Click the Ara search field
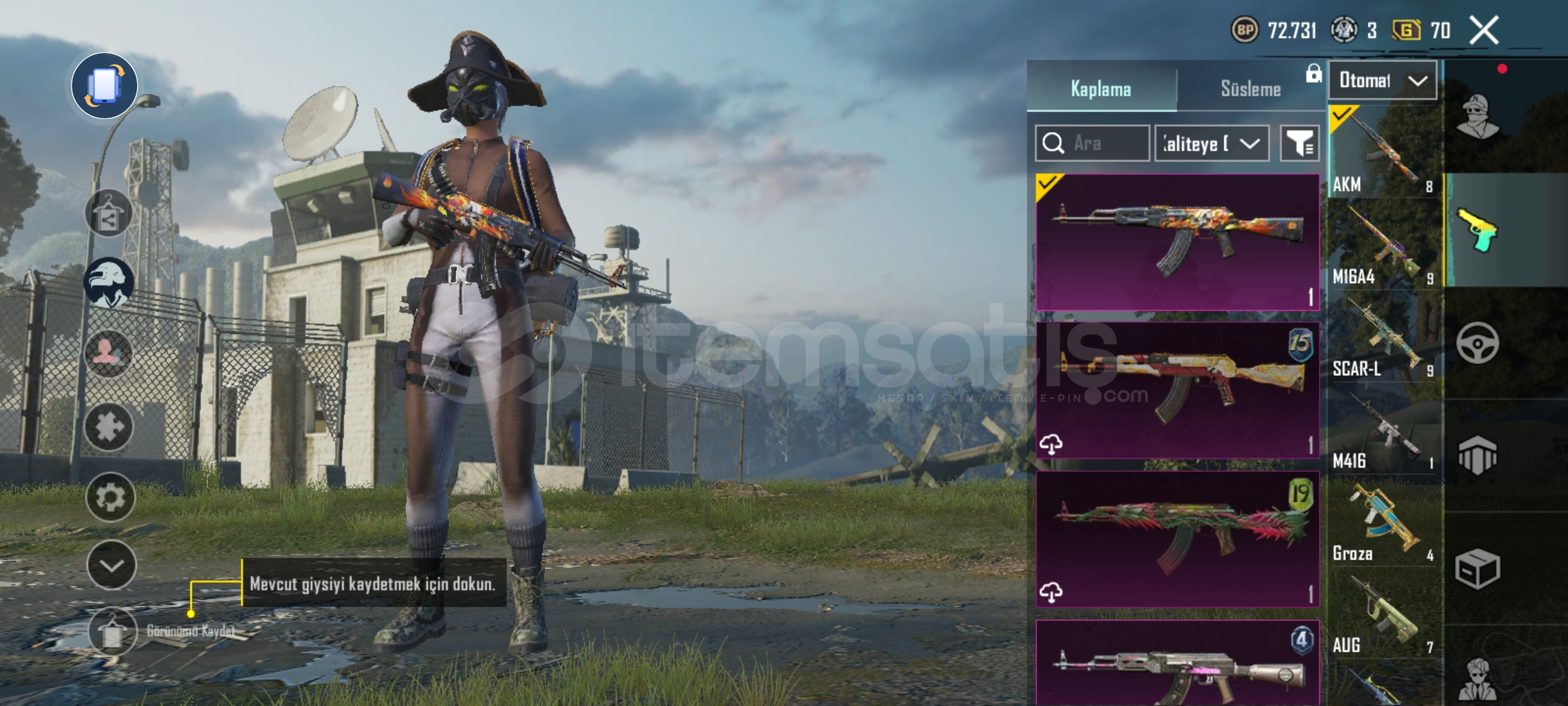 coord(1092,143)
